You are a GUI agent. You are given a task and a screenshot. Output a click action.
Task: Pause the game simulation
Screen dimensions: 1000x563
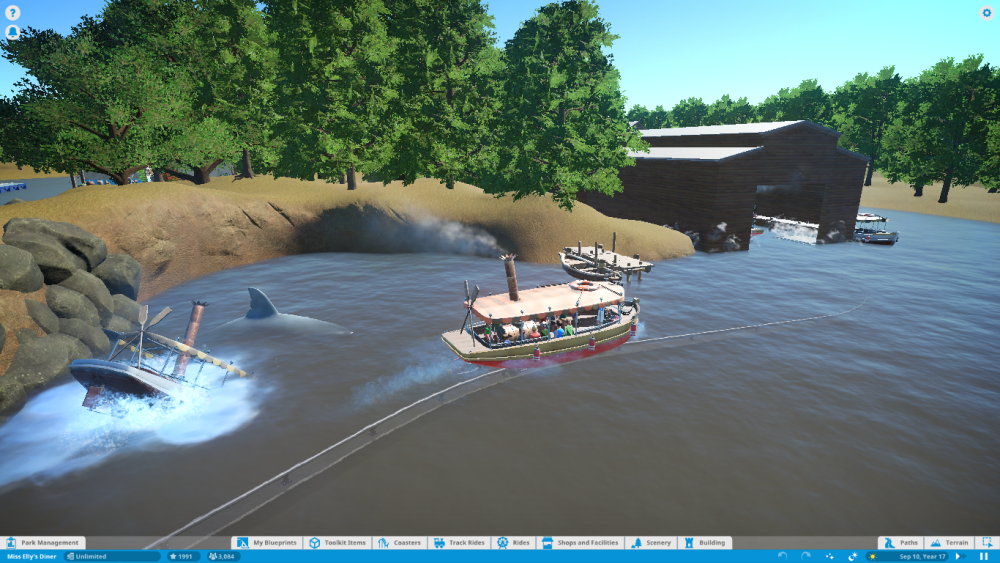tap(984, 556)
